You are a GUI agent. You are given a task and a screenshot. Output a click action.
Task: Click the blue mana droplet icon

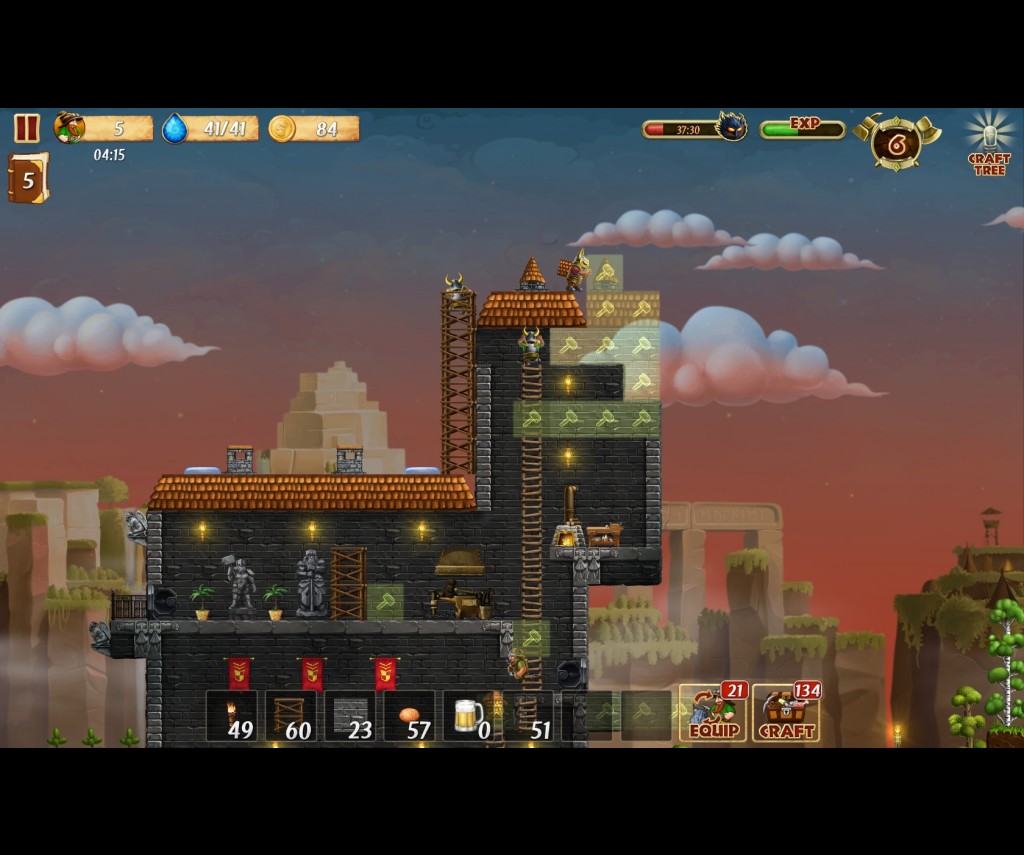(175, 129)
